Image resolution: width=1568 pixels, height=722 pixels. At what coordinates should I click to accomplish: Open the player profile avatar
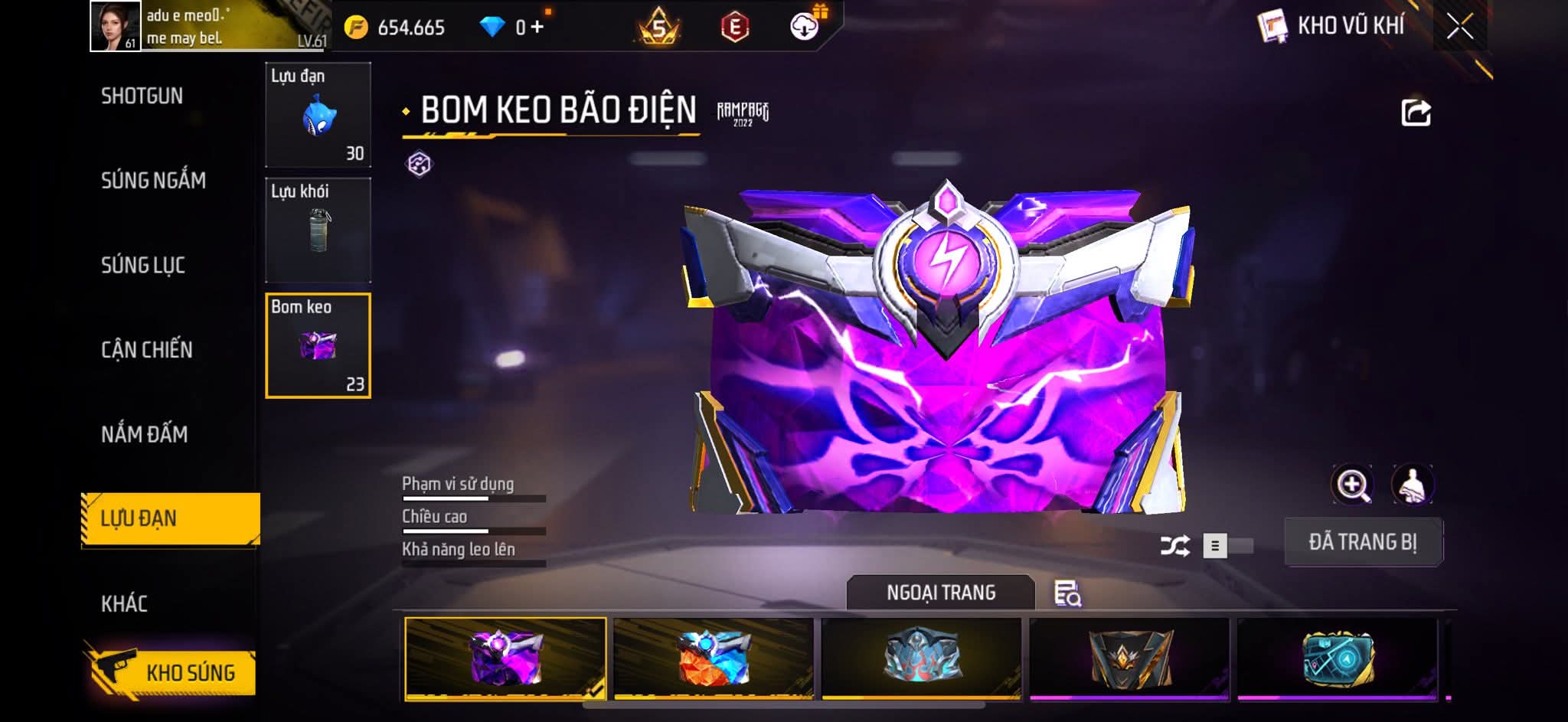(x=115, y=26)
